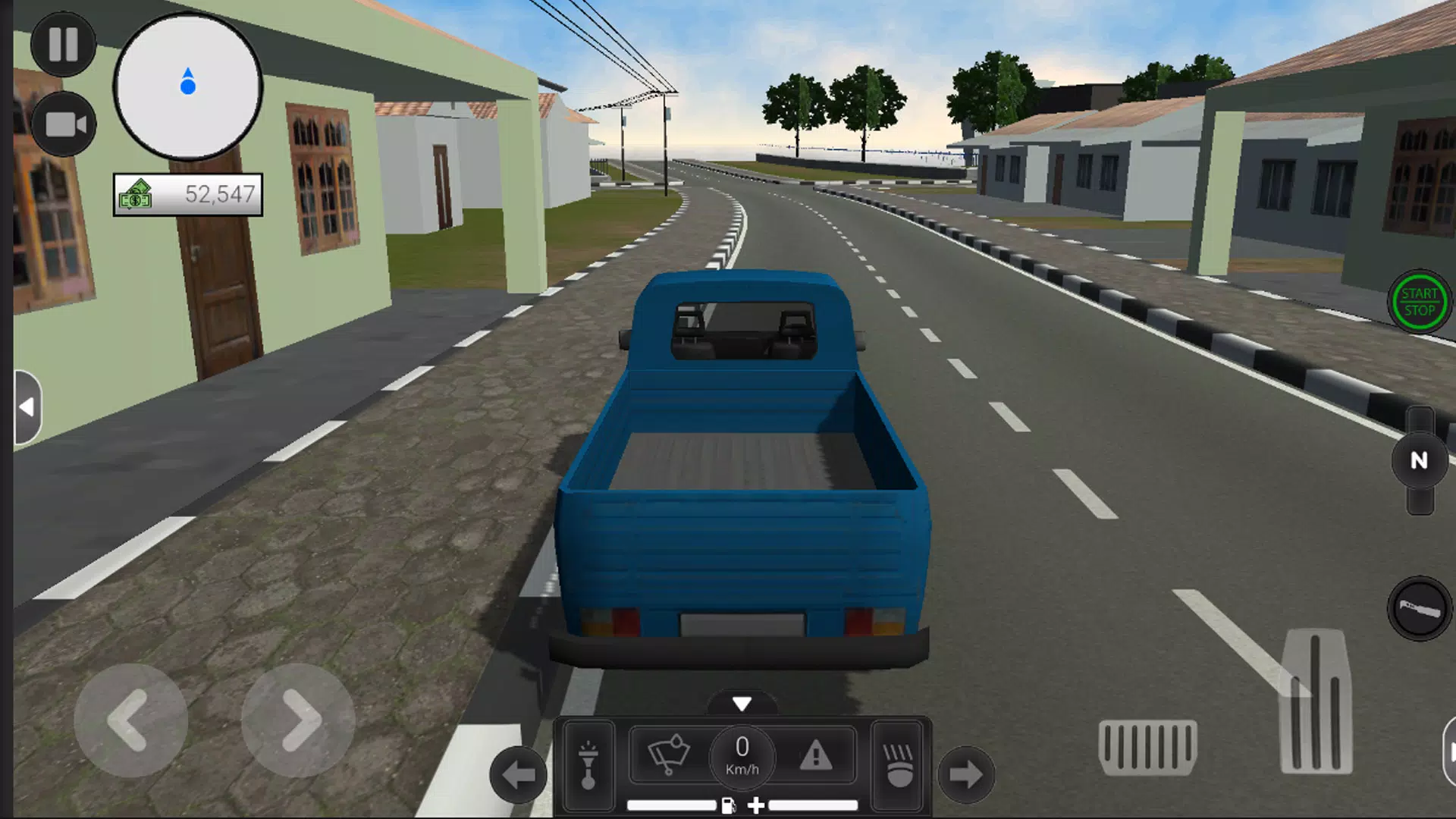Open the camera view switcher
1456x819 pixels.
64,124
